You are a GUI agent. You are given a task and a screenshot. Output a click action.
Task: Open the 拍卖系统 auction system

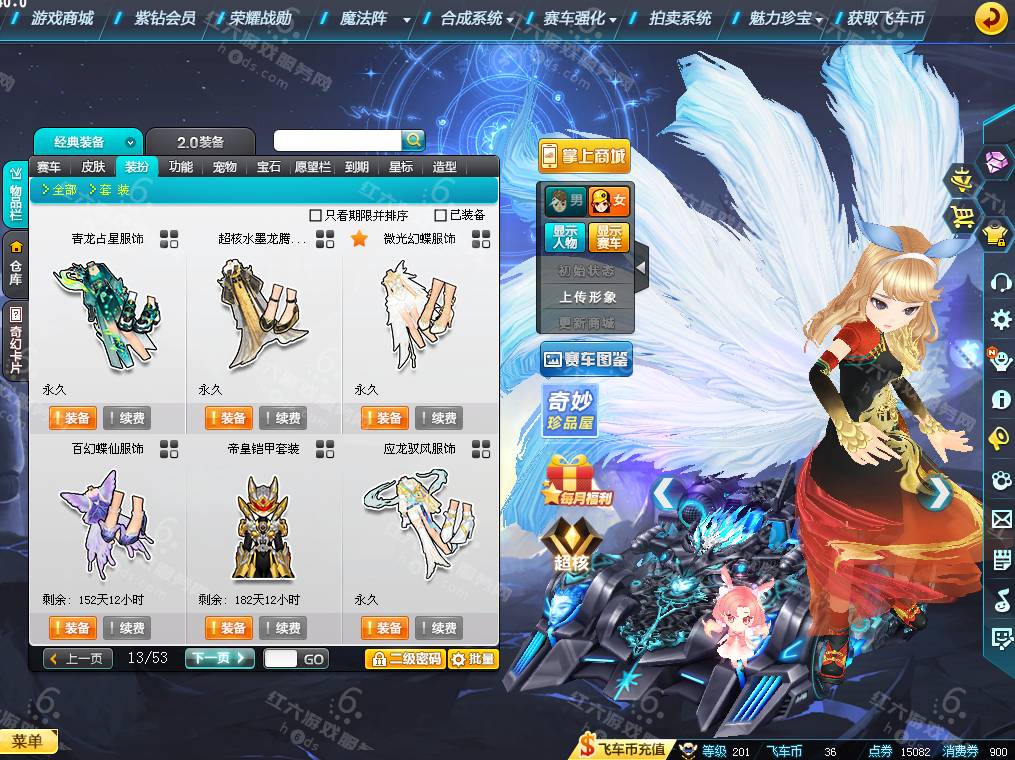tap(680, 18)
